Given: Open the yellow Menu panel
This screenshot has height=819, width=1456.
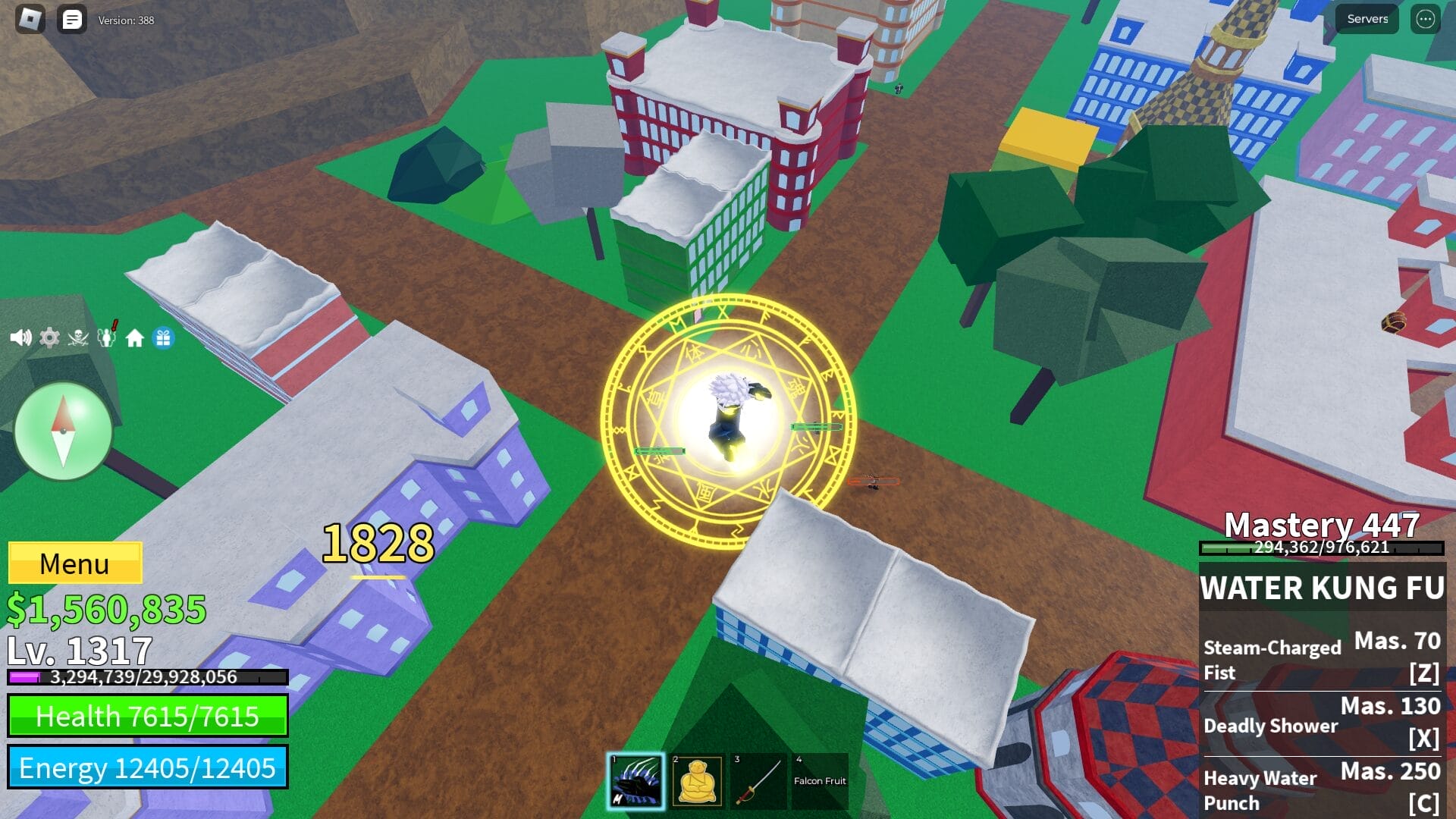Looking at the screenshot, I should click(74, 563).
